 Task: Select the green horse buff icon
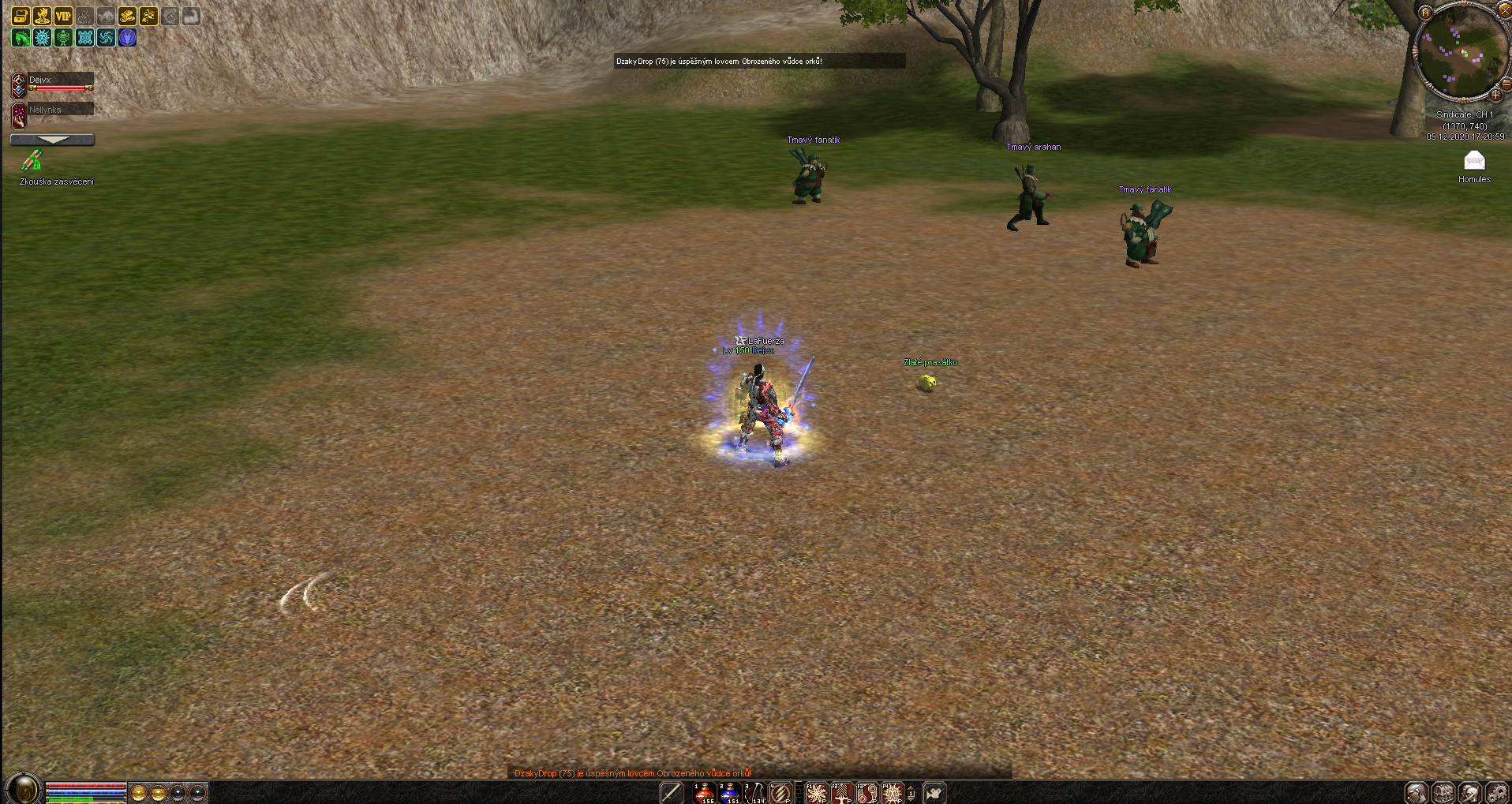21,38
